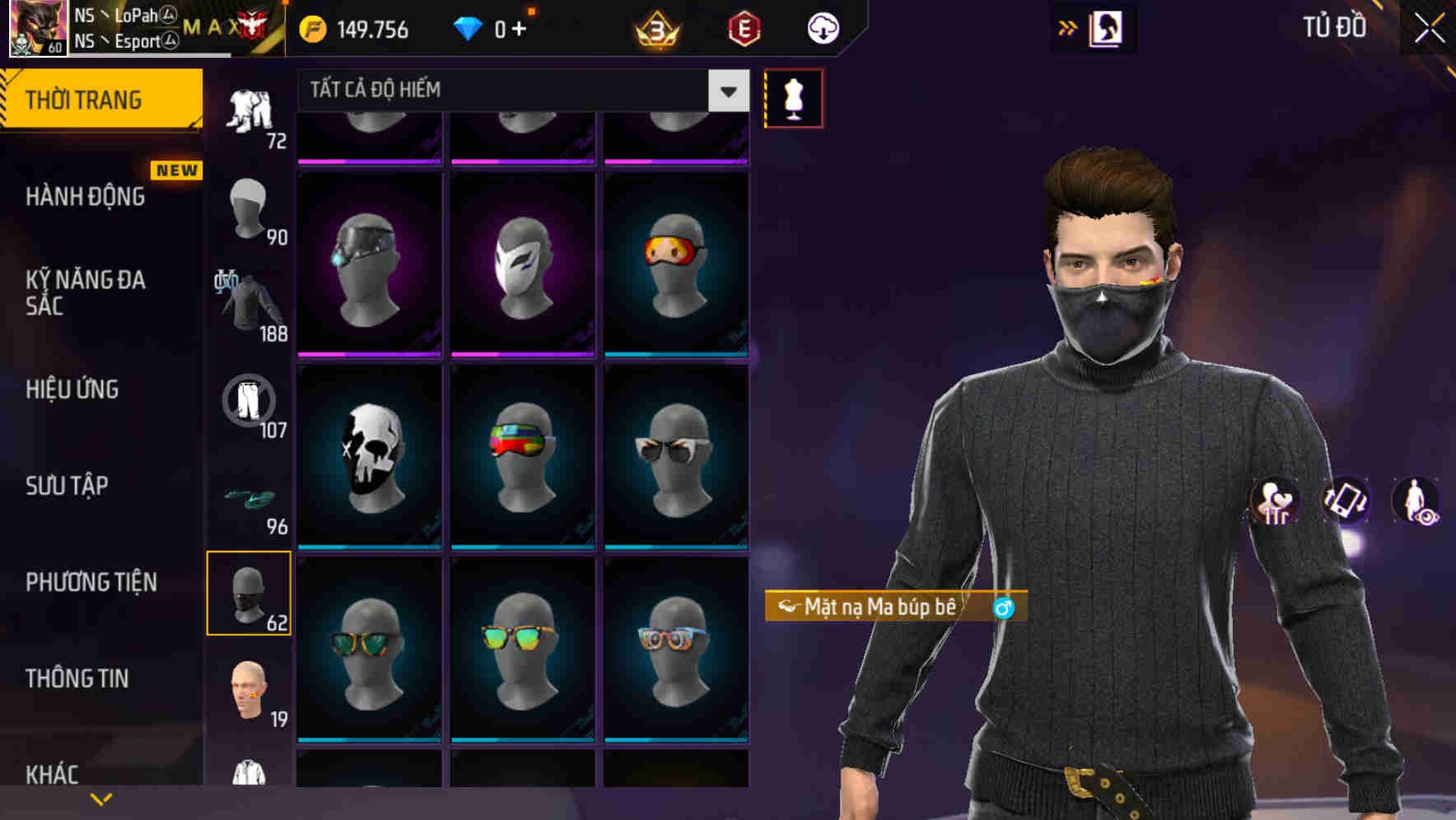This screenshot has height=820, width=1456.
Task: Expand the yellow chevron below KHÁC
Action: click(x=101, y=799)
